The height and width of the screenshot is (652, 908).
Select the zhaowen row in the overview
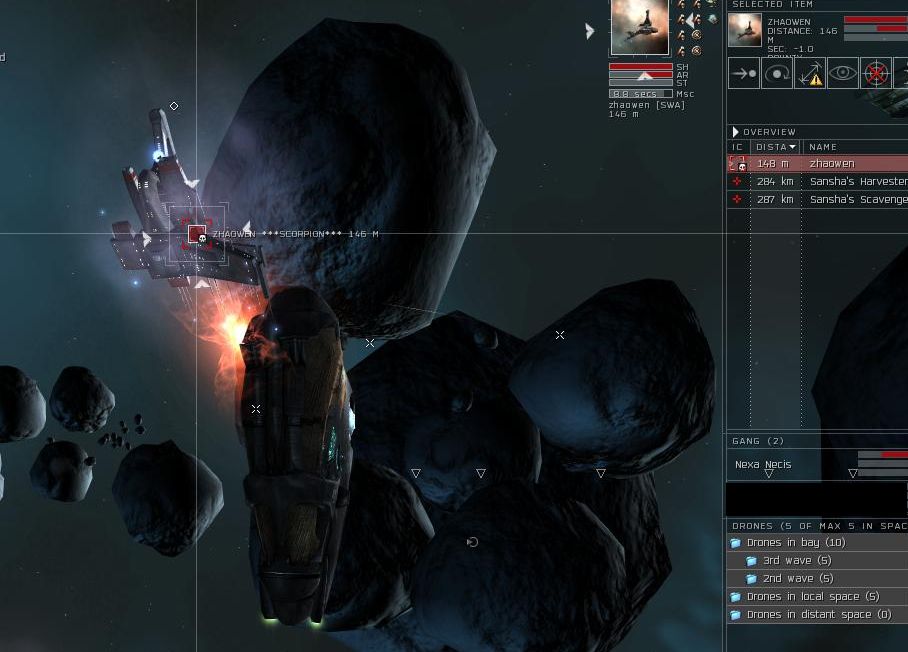coord(831,164)
